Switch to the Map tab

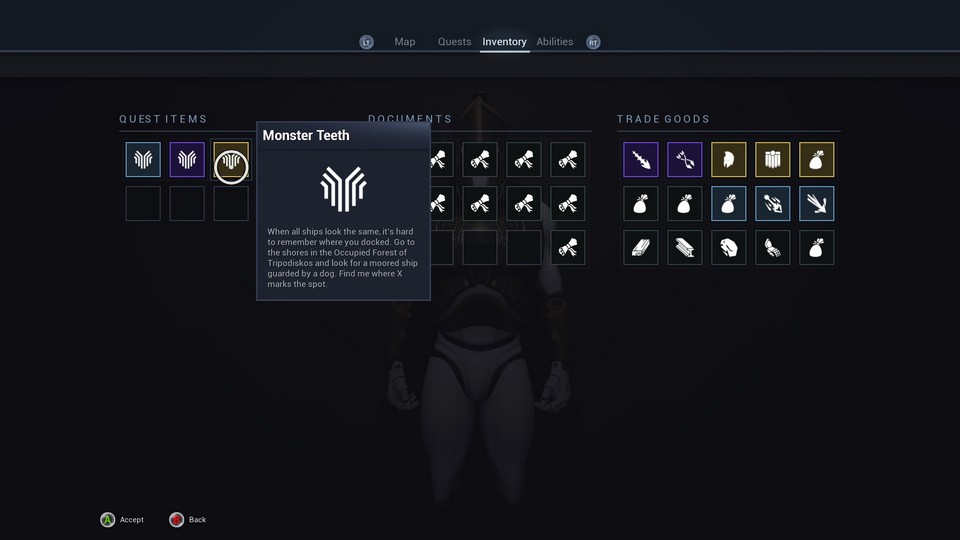[404, 42]
